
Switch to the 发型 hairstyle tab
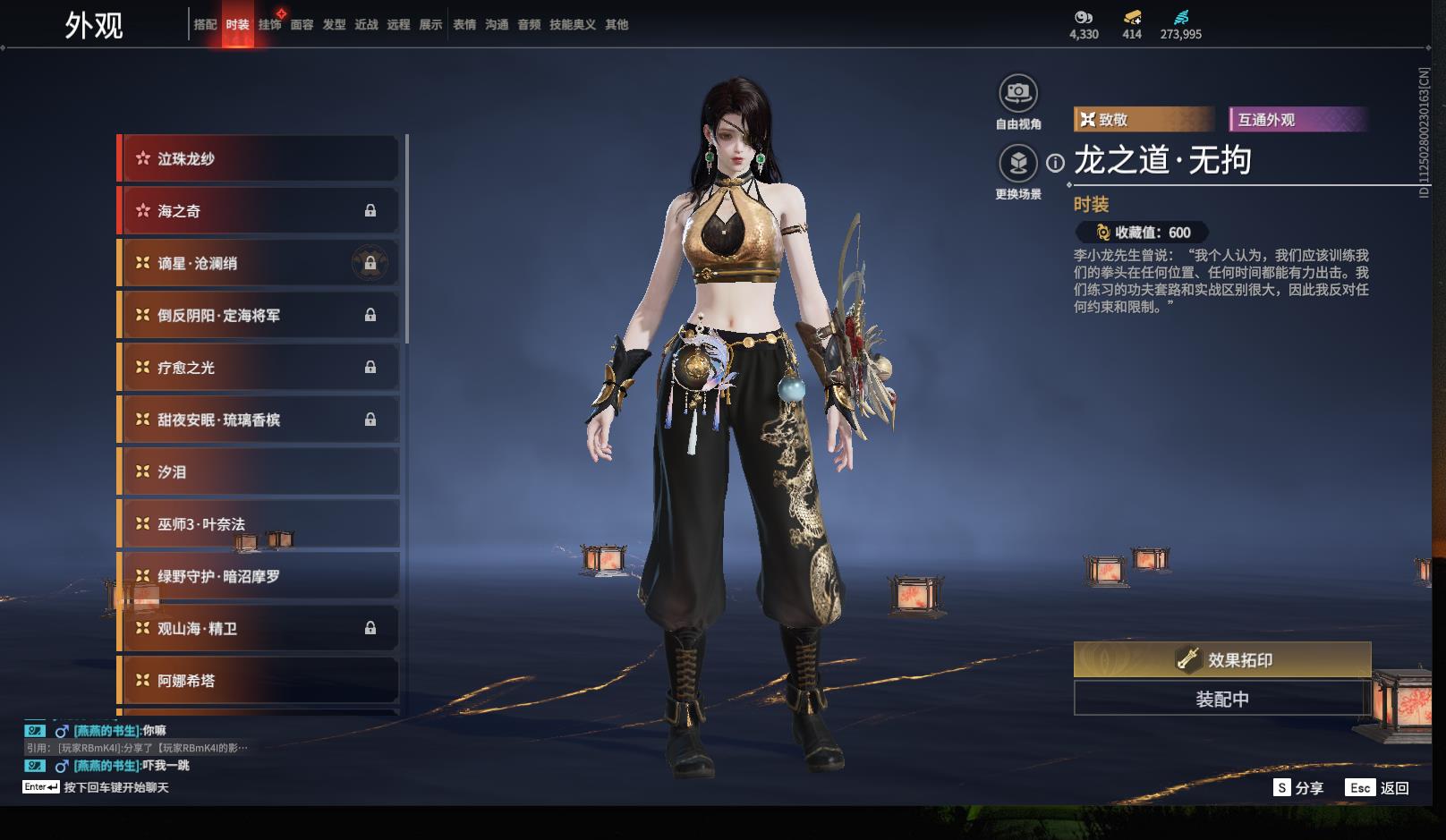(334, 25)
